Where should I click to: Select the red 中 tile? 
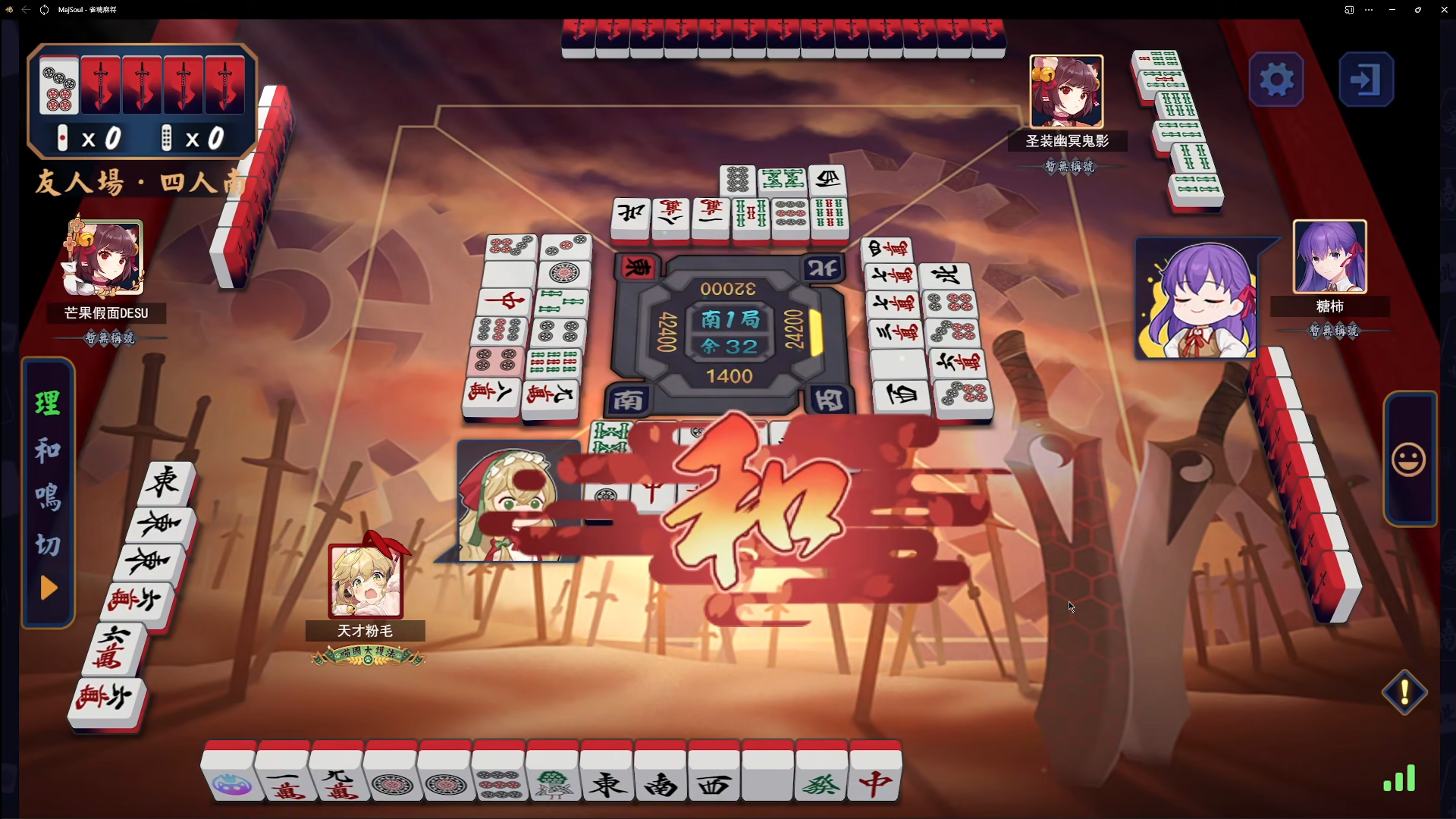[x=876, y=777]
